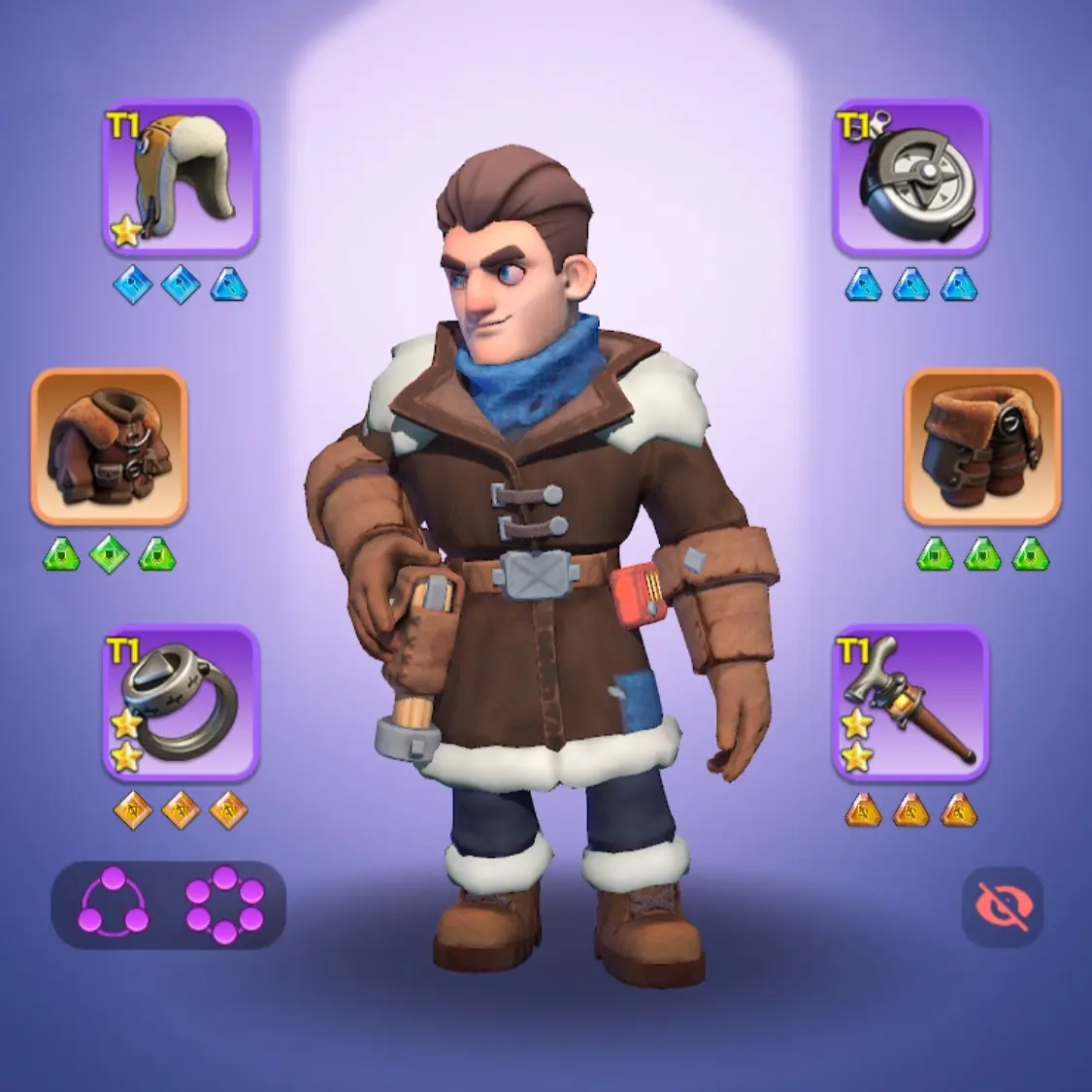Select the cane staff equipment slot

pos(910,703)
